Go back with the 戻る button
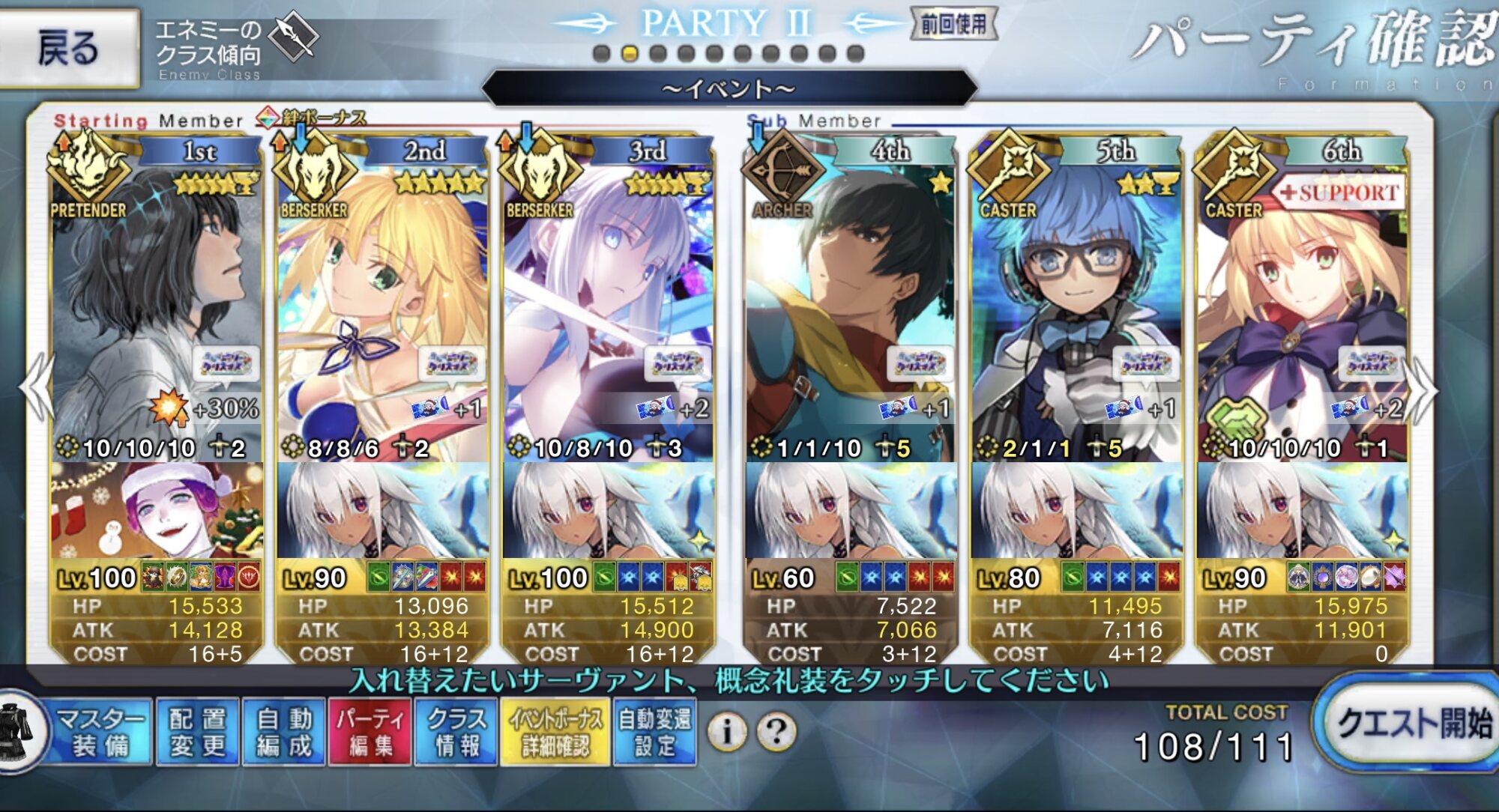1499x812 pixels. click(x=67, y=48)
